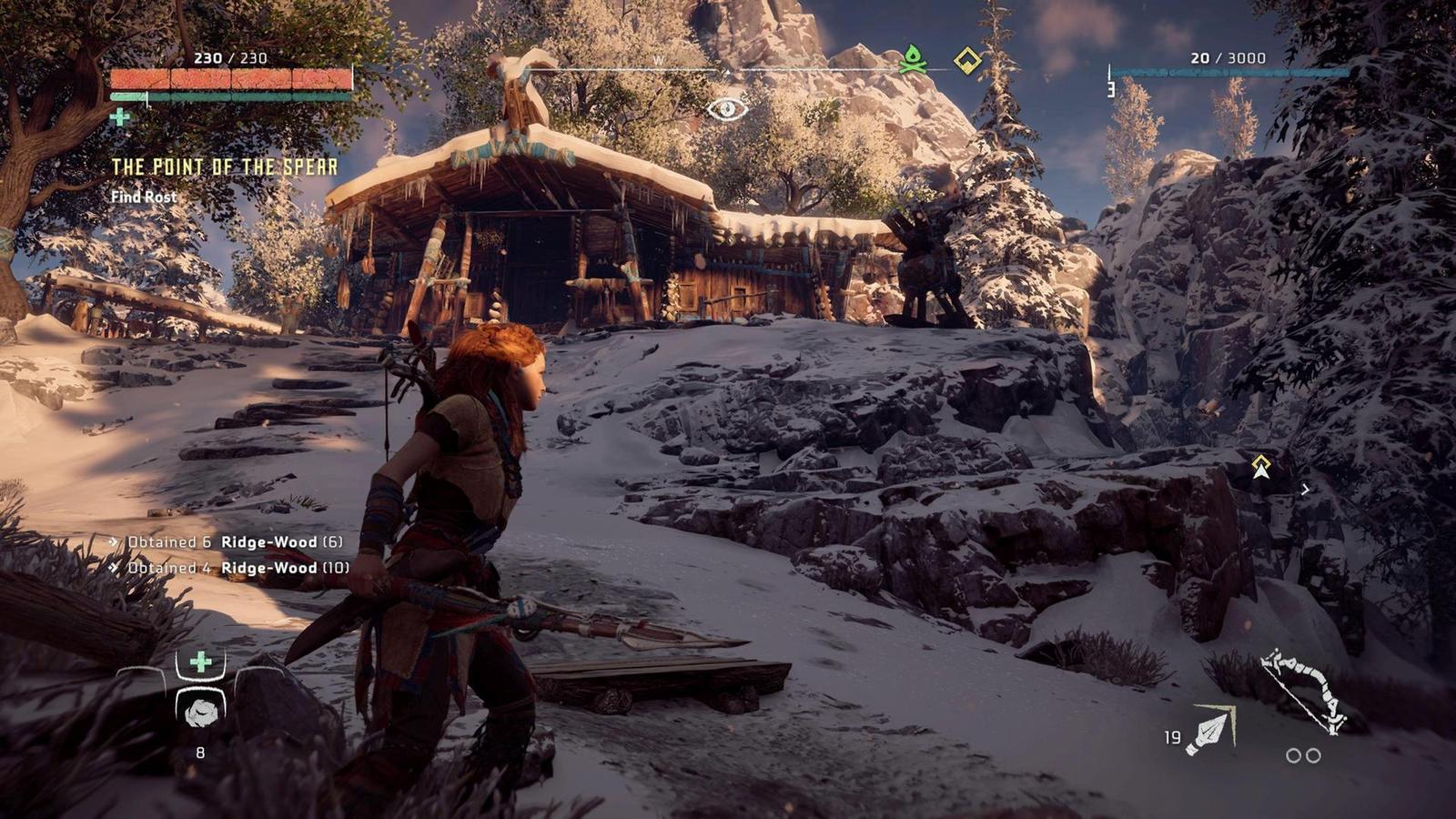Open The Point of the Spear quest tracker
The width and height of the screenshot is (1456, 819).
(x=224, y=167)
